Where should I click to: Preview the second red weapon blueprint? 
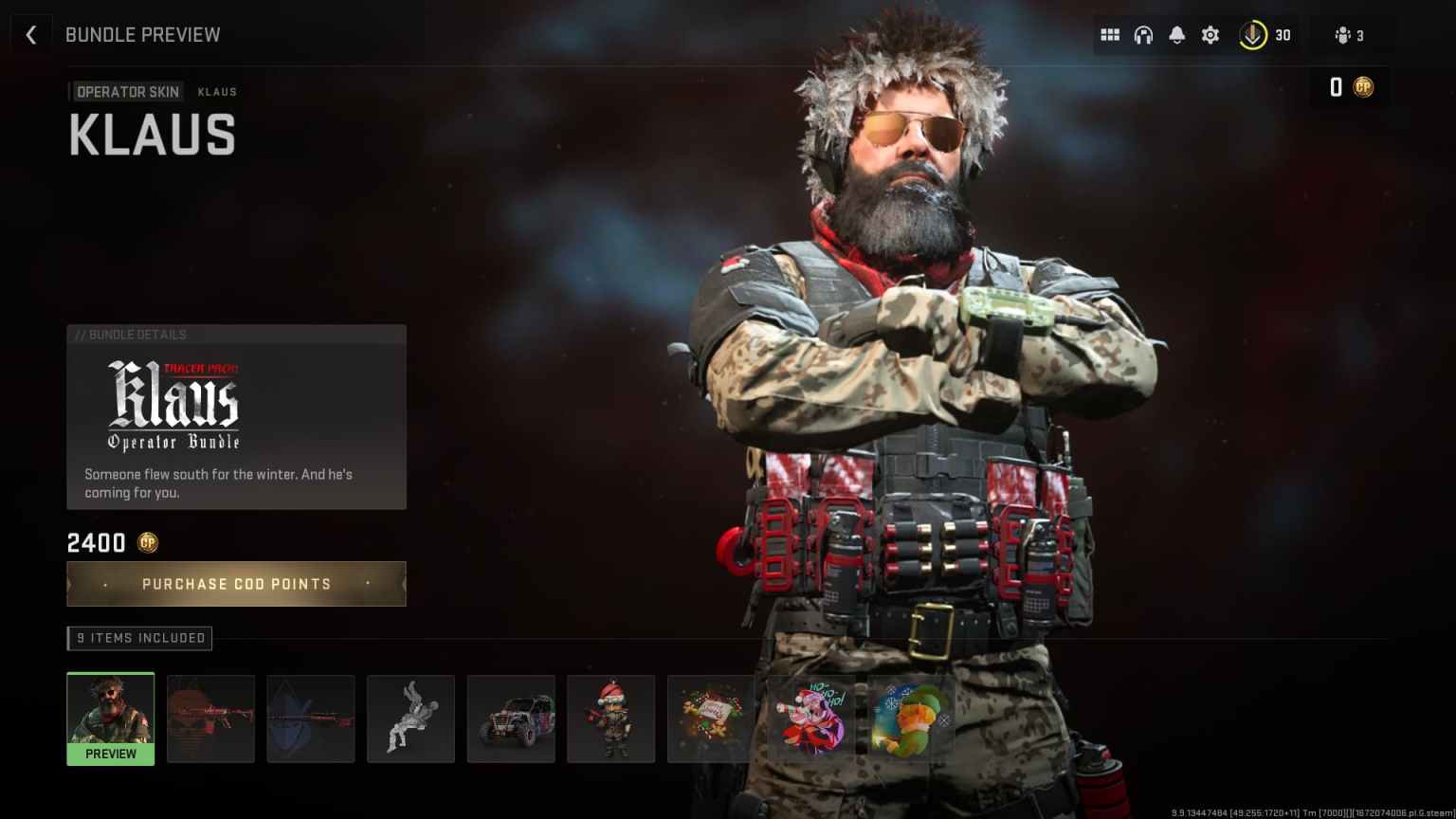(311, 719)
